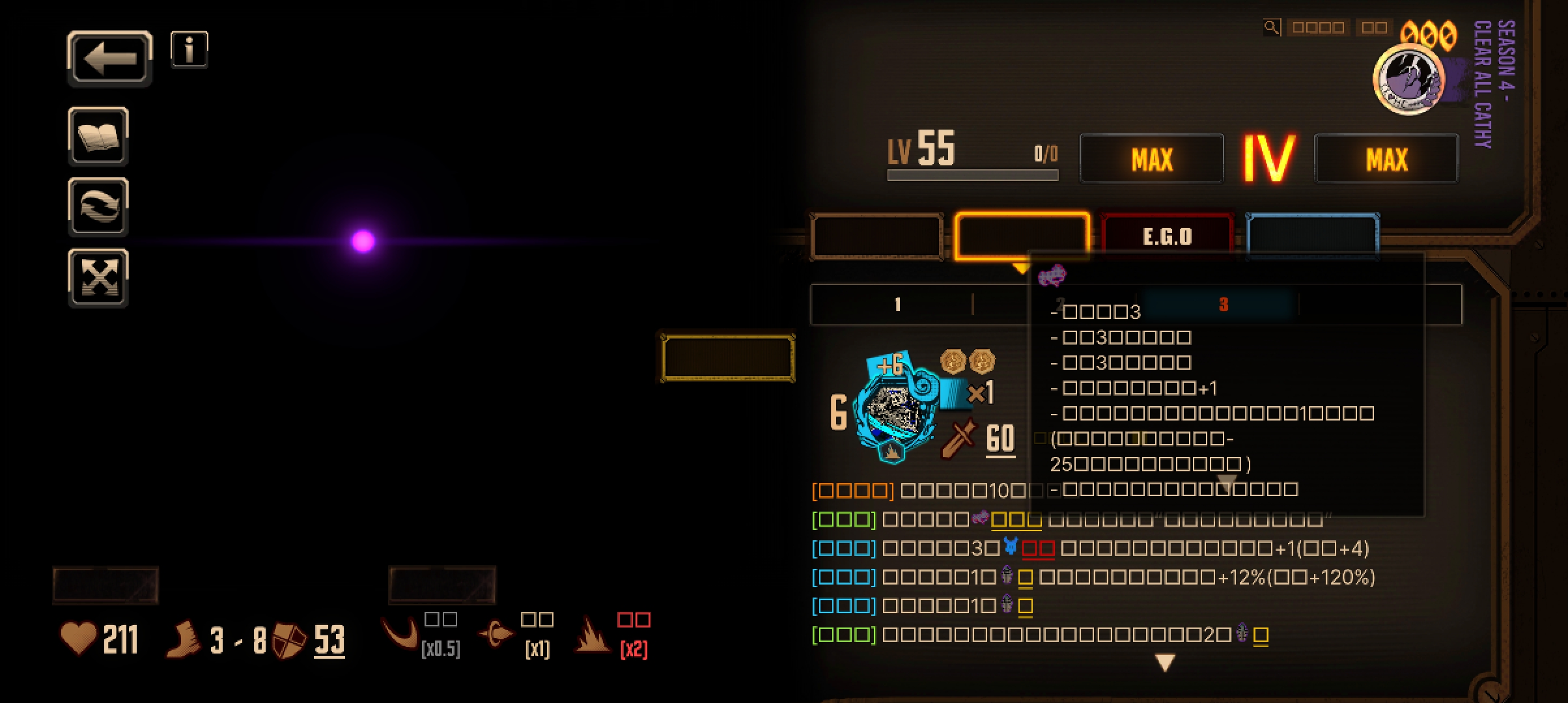Open the magnifier search icon

[1270, 27]
